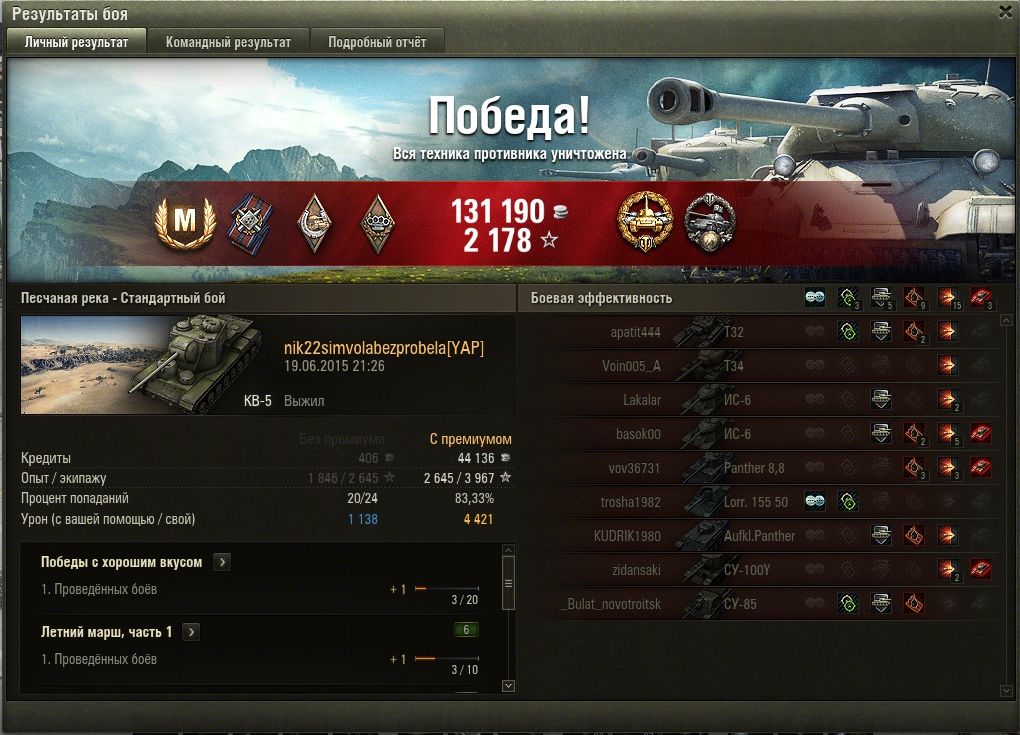The image size is (1020, 735).
Task: Click the Mastery badge M medal
Action: (x=185, y=222)
